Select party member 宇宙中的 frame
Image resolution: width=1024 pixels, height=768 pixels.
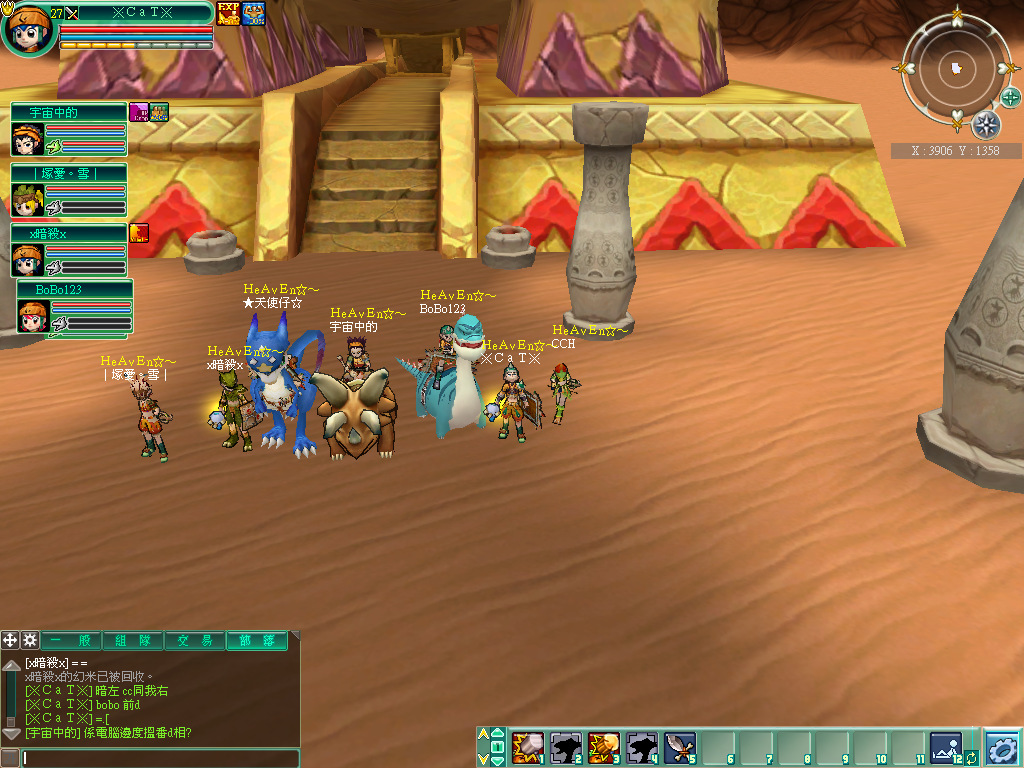pyautogui.click(x=68, y=130)
